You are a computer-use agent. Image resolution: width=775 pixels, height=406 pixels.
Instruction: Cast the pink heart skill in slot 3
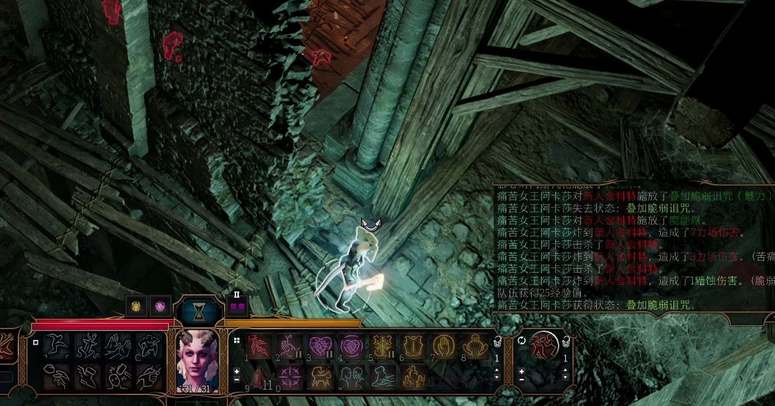pos(320,346)
